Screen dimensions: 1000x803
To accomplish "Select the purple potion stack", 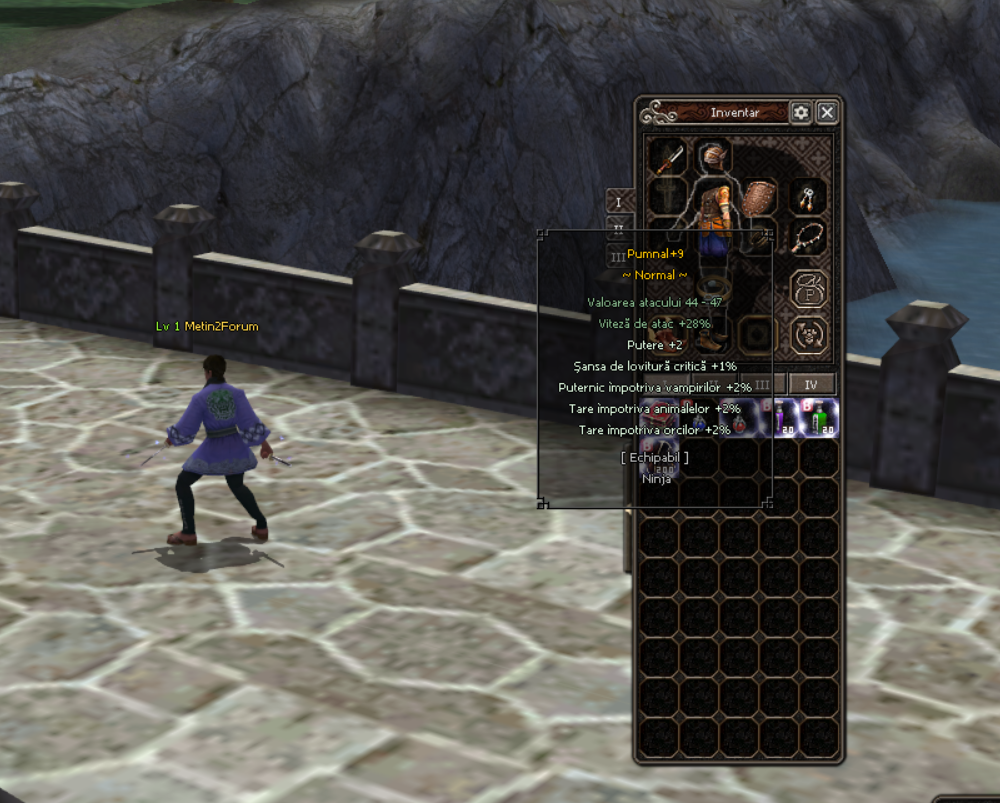I will click(x=782, y=418).
